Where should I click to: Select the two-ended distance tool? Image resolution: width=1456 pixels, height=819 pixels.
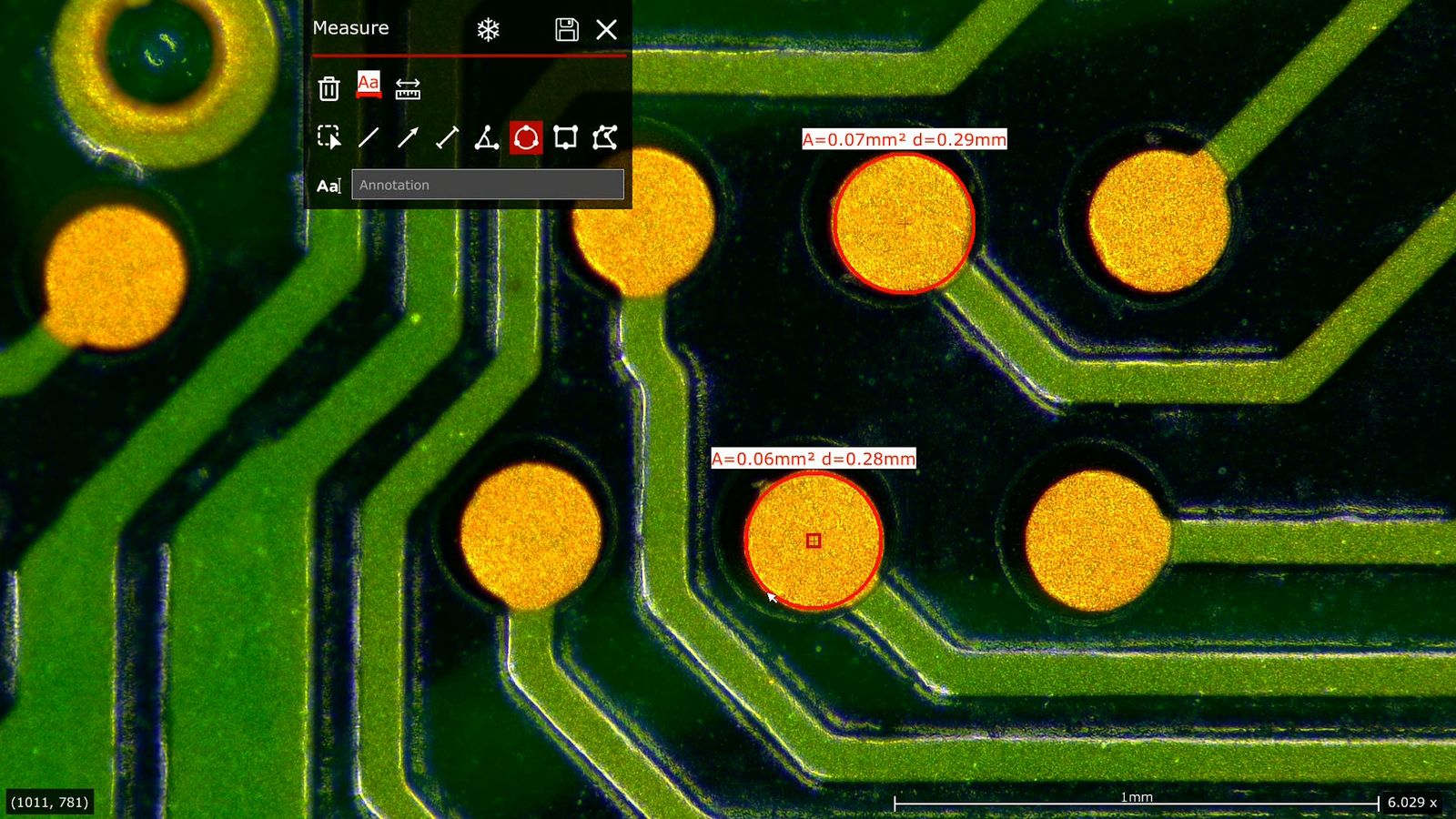click(449, 137)
